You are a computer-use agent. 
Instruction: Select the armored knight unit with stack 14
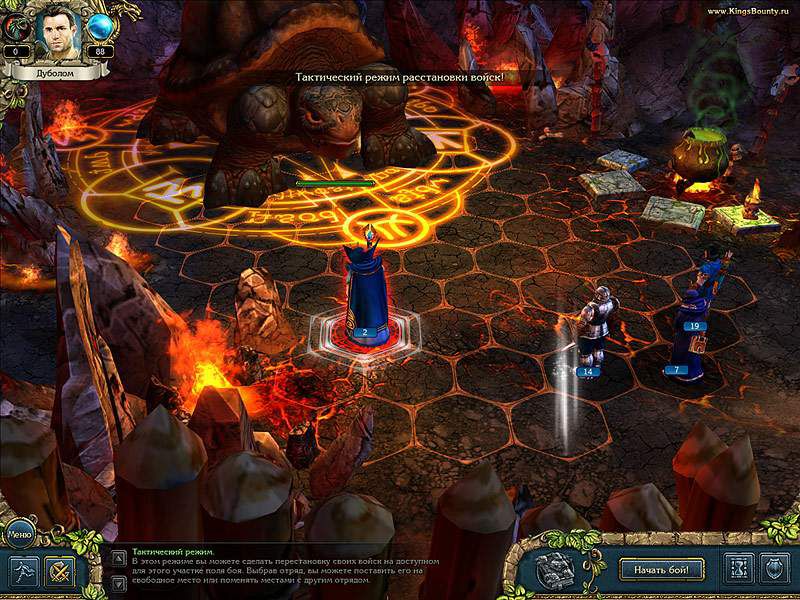click(590, 328)
